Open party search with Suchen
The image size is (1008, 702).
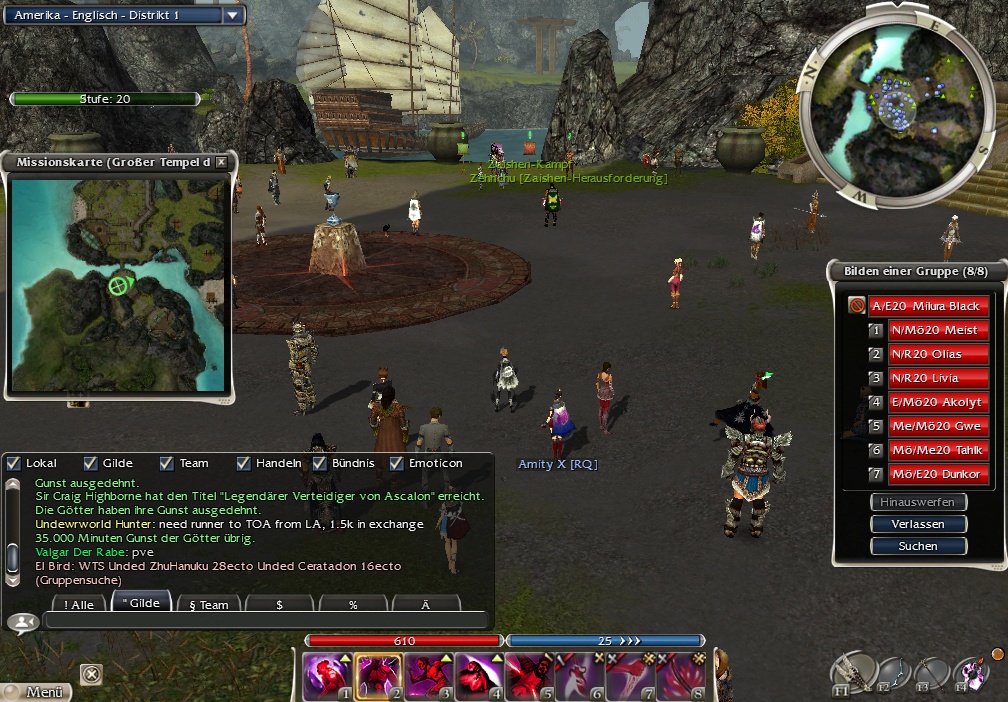pos(918,546)
